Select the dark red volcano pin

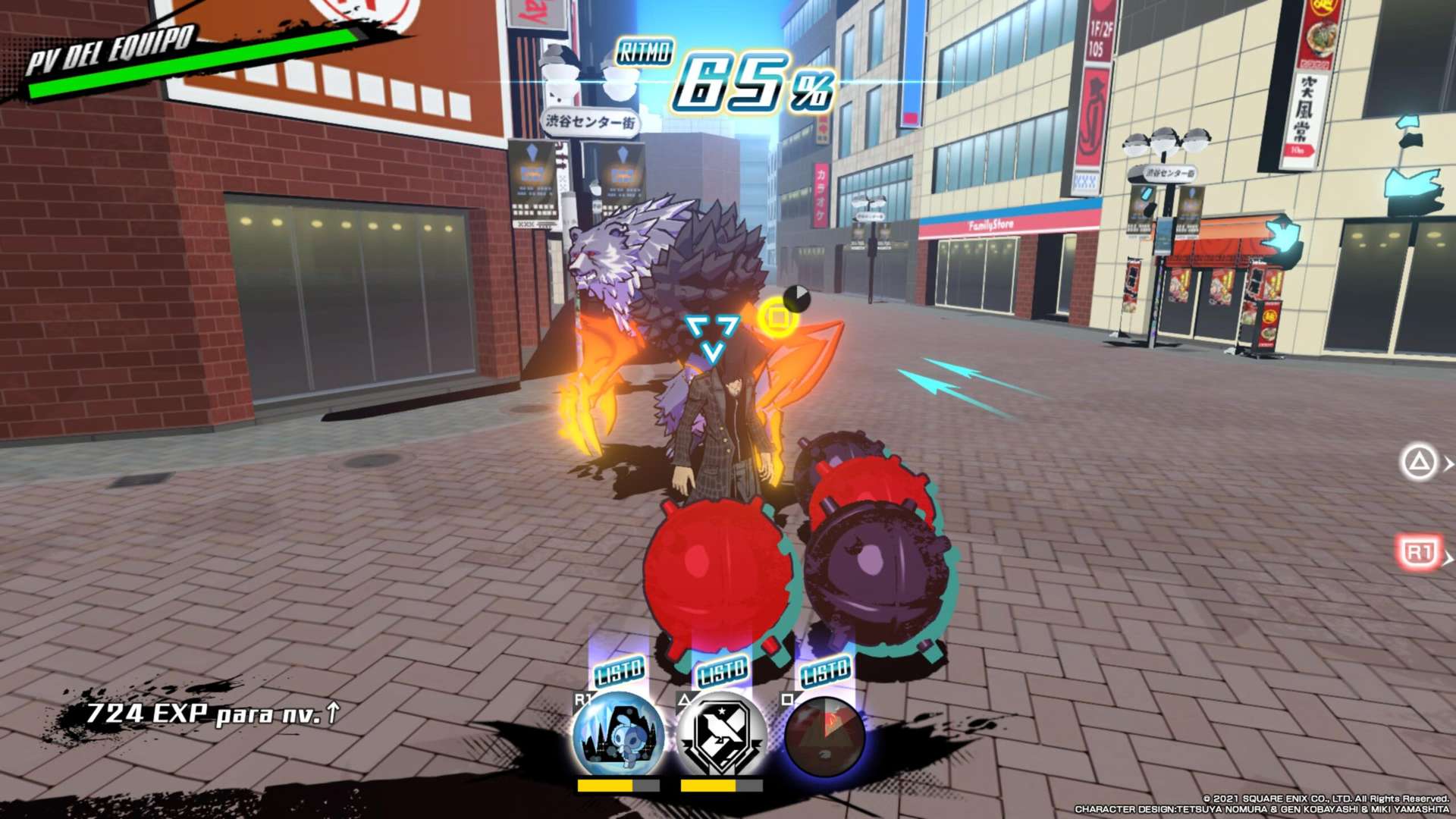pos(824,734)
